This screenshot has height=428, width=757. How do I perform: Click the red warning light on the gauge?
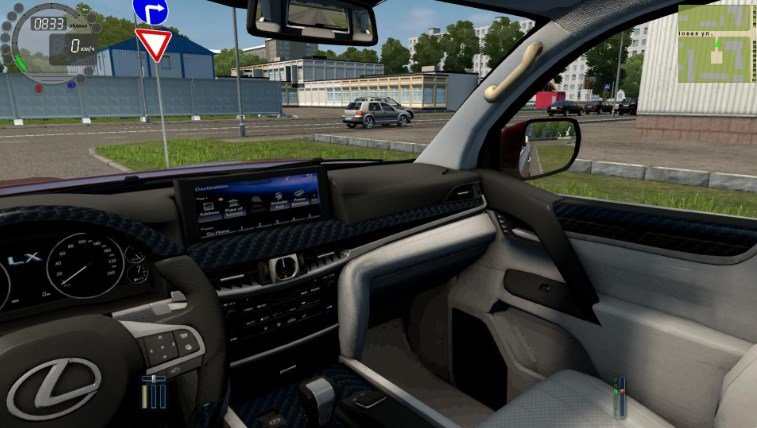(x=39, y=88)
